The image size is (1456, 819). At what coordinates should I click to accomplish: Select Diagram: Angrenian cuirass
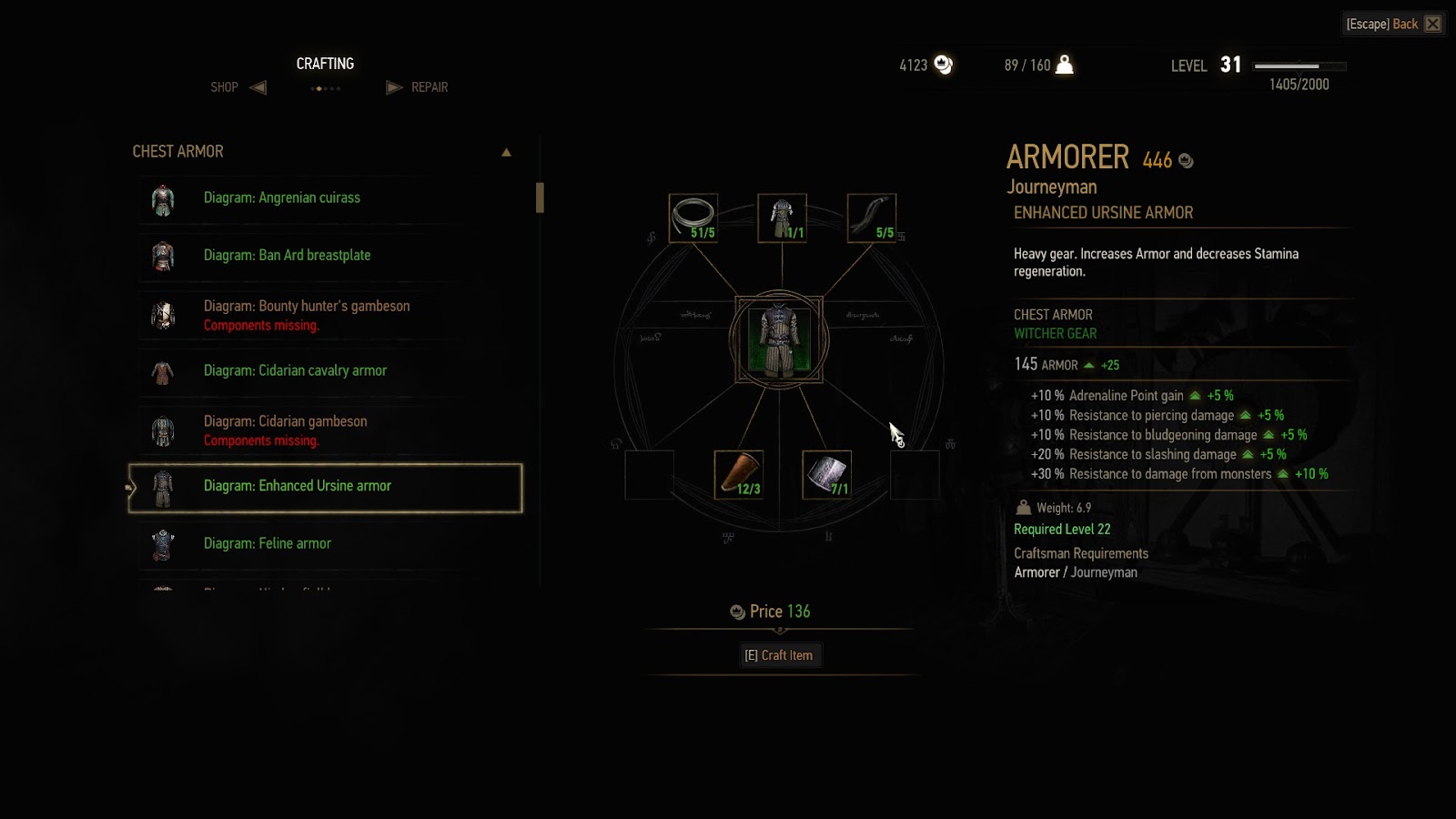pyautogui.click(x=281, y=198)
